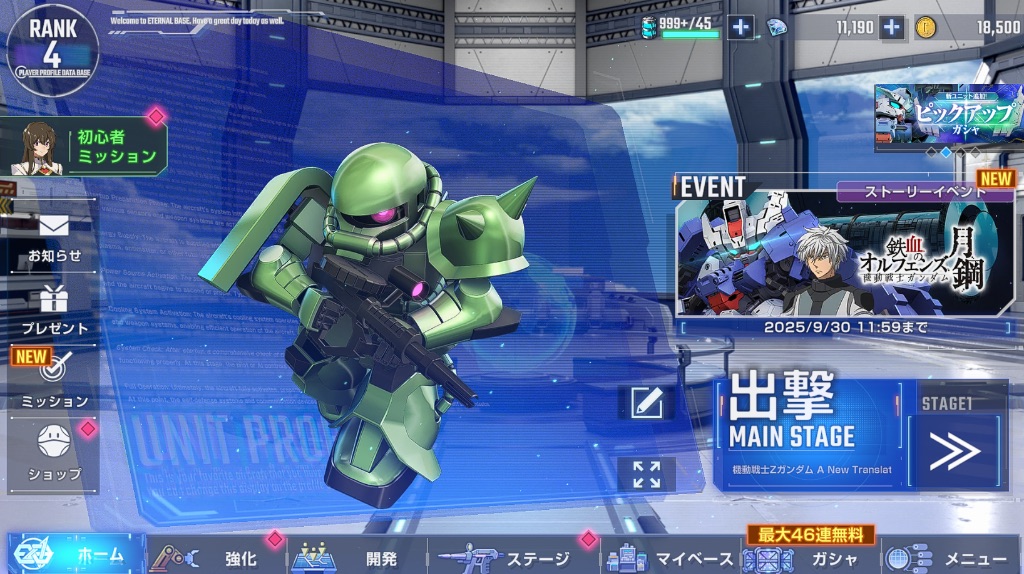Edit the displayed unit with pencil icon
1024x574 pixels.
click(x=646, y=402)
